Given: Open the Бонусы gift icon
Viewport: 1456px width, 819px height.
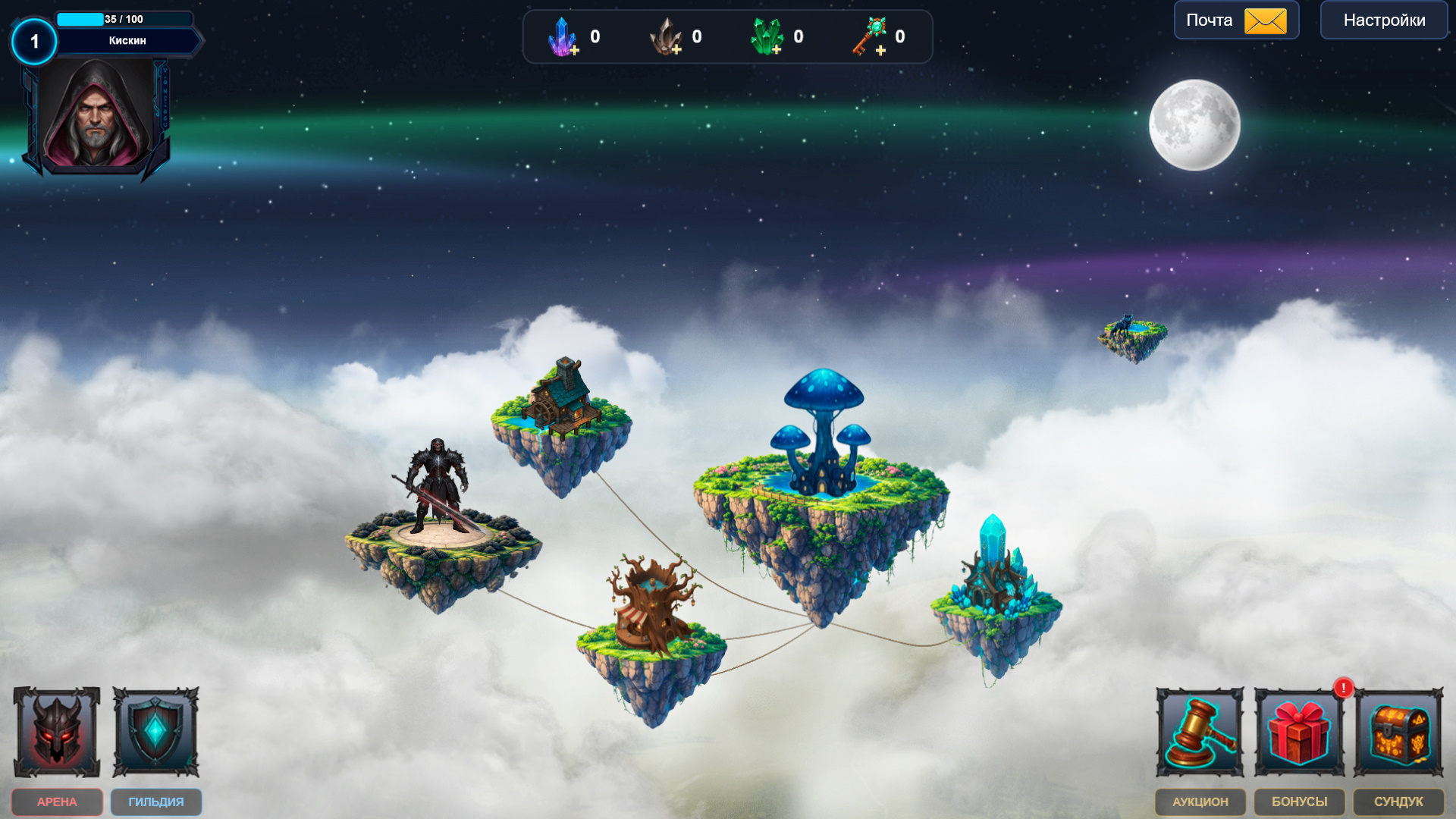Looking at the screenshot, I should tap(1300, 733).
